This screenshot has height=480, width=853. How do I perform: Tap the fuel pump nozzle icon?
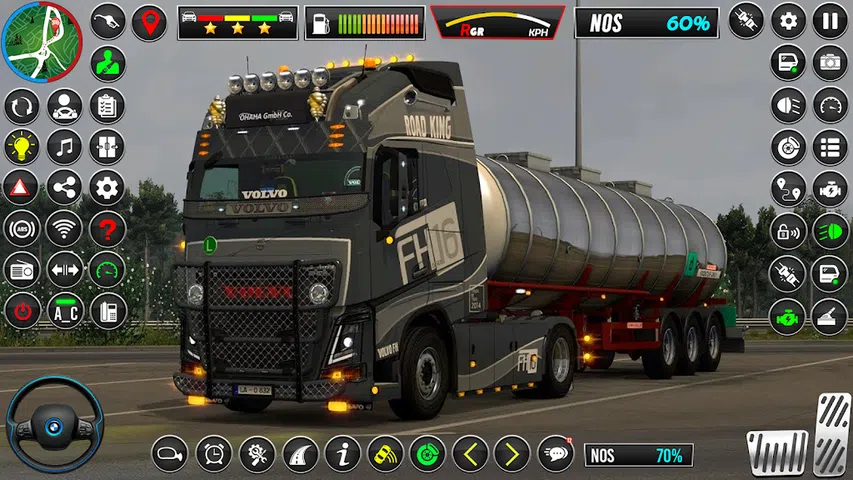[x=107, y=21]
